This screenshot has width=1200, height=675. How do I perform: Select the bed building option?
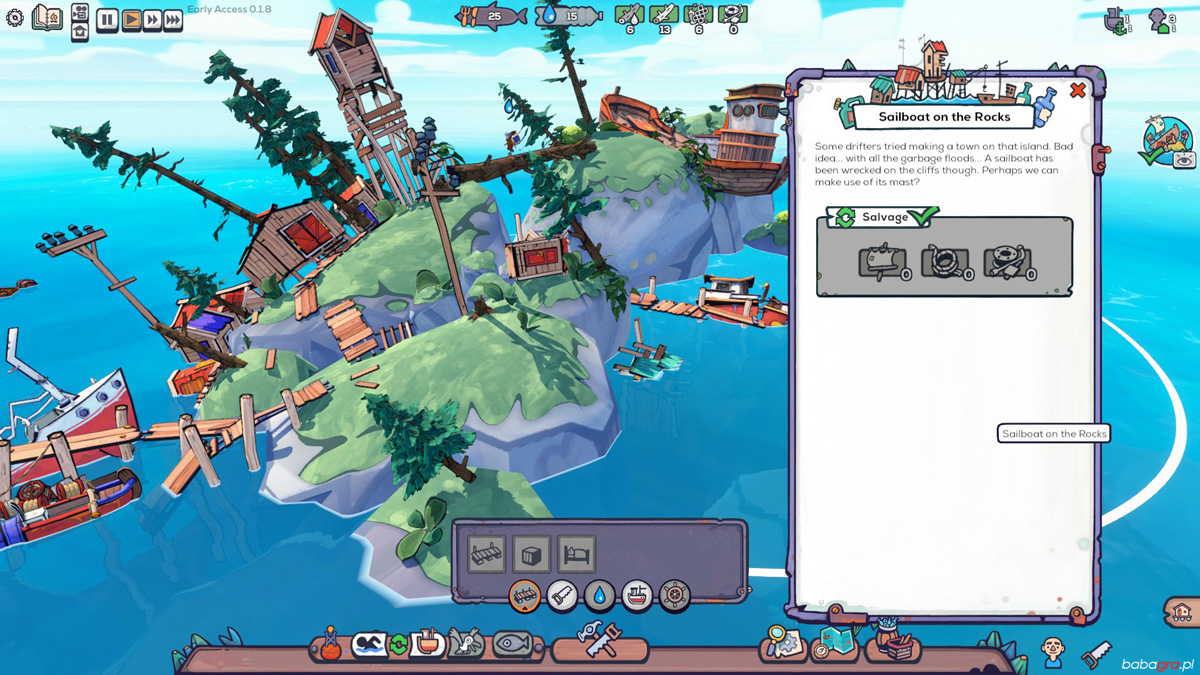577,553
